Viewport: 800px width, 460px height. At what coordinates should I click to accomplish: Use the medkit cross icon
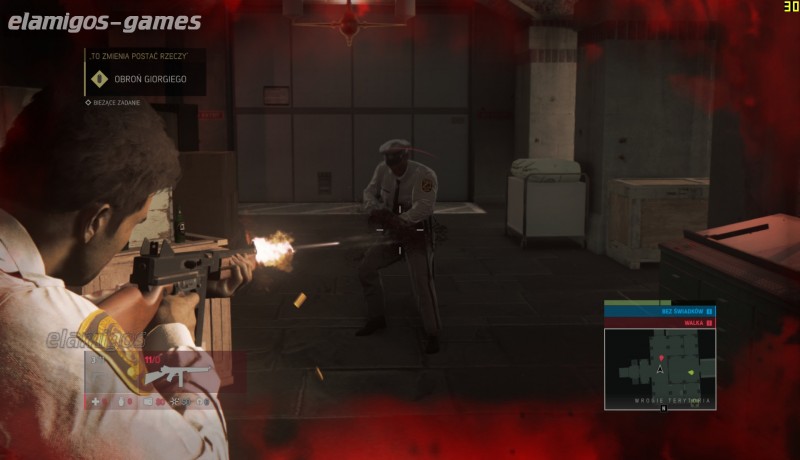pyautogui.click(x=97, y=402)
